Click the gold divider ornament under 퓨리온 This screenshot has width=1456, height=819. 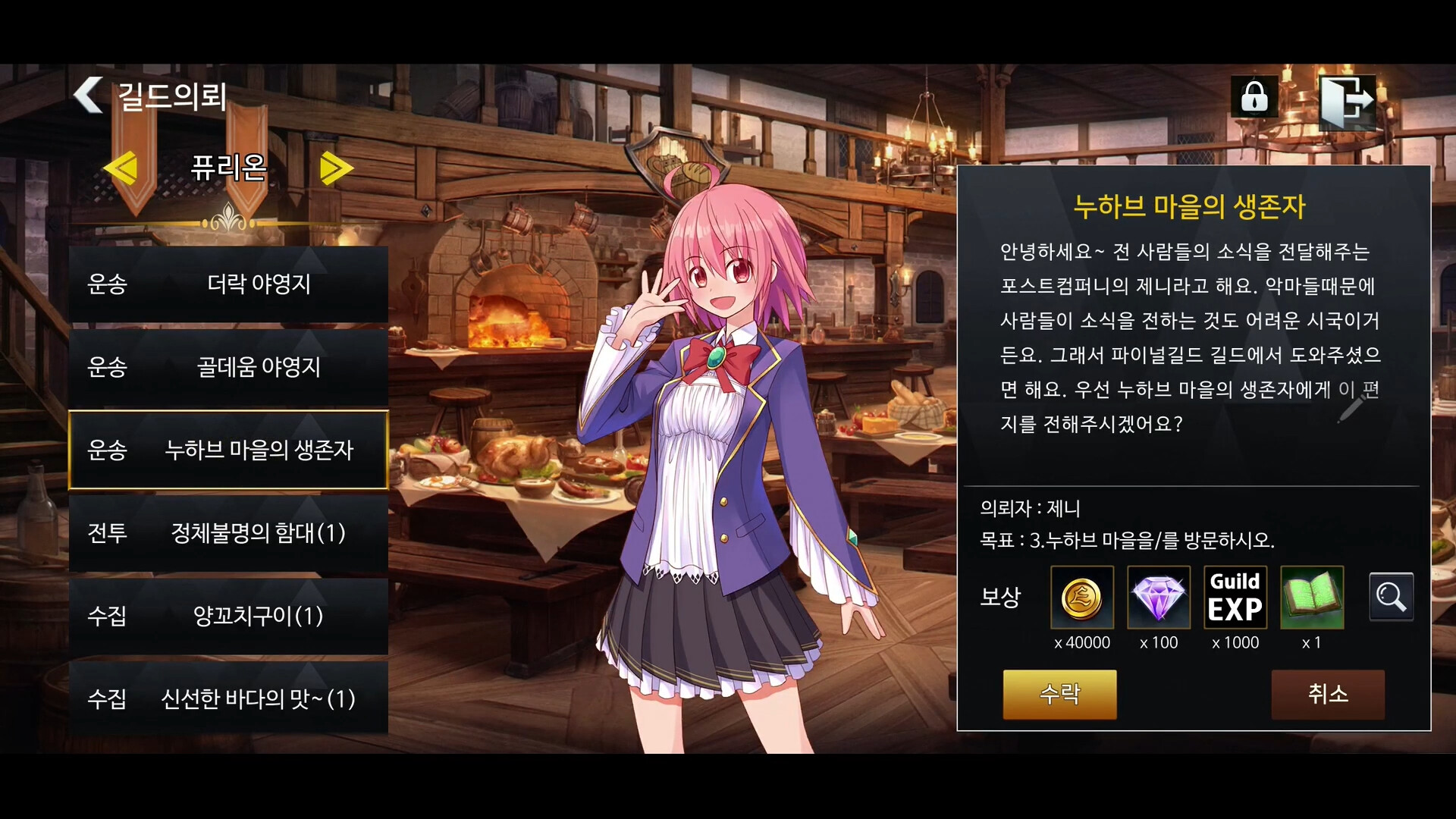230,220
